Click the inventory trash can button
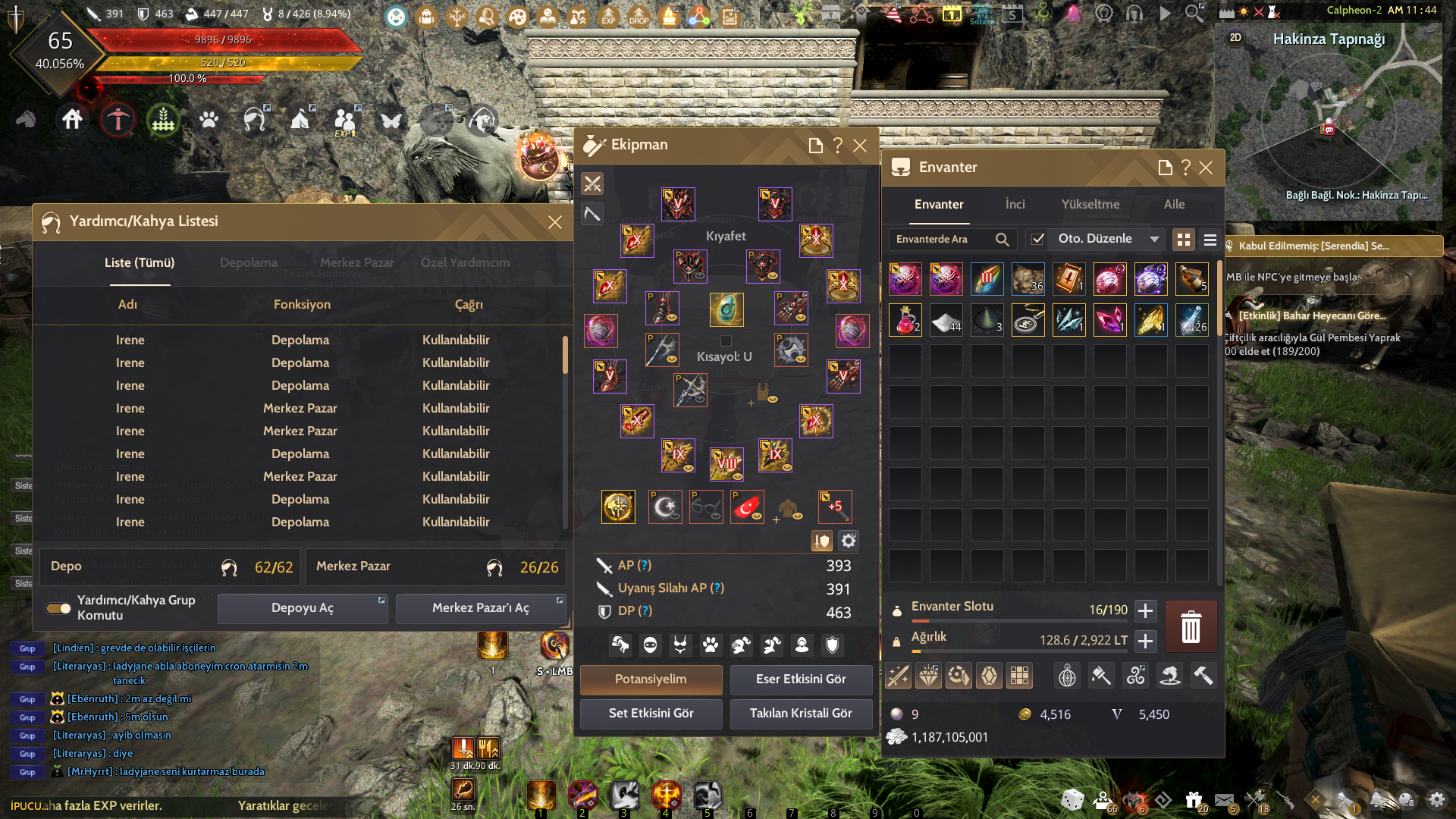 (1191, 627)
